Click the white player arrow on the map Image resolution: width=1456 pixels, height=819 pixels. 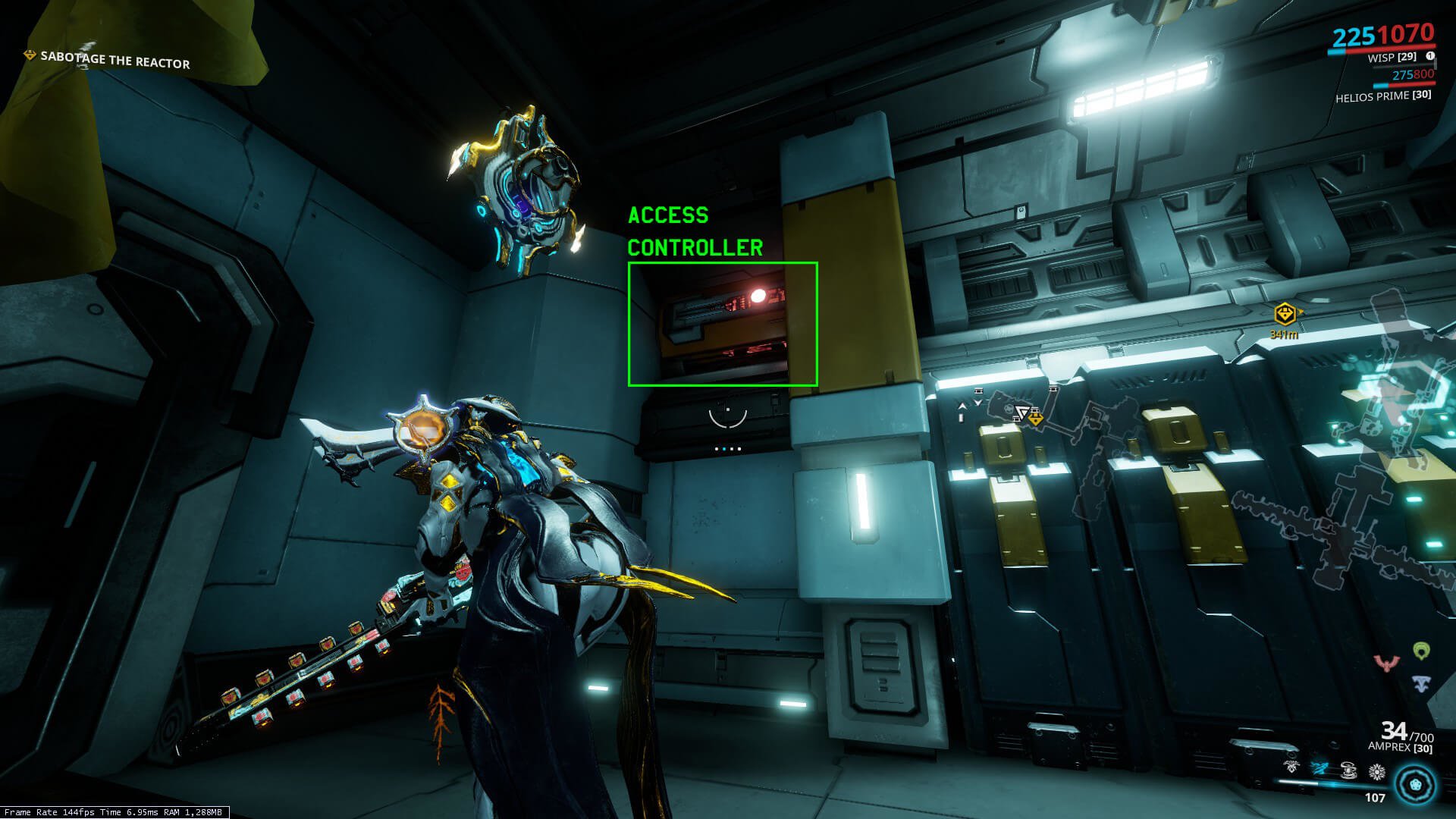1022,413
